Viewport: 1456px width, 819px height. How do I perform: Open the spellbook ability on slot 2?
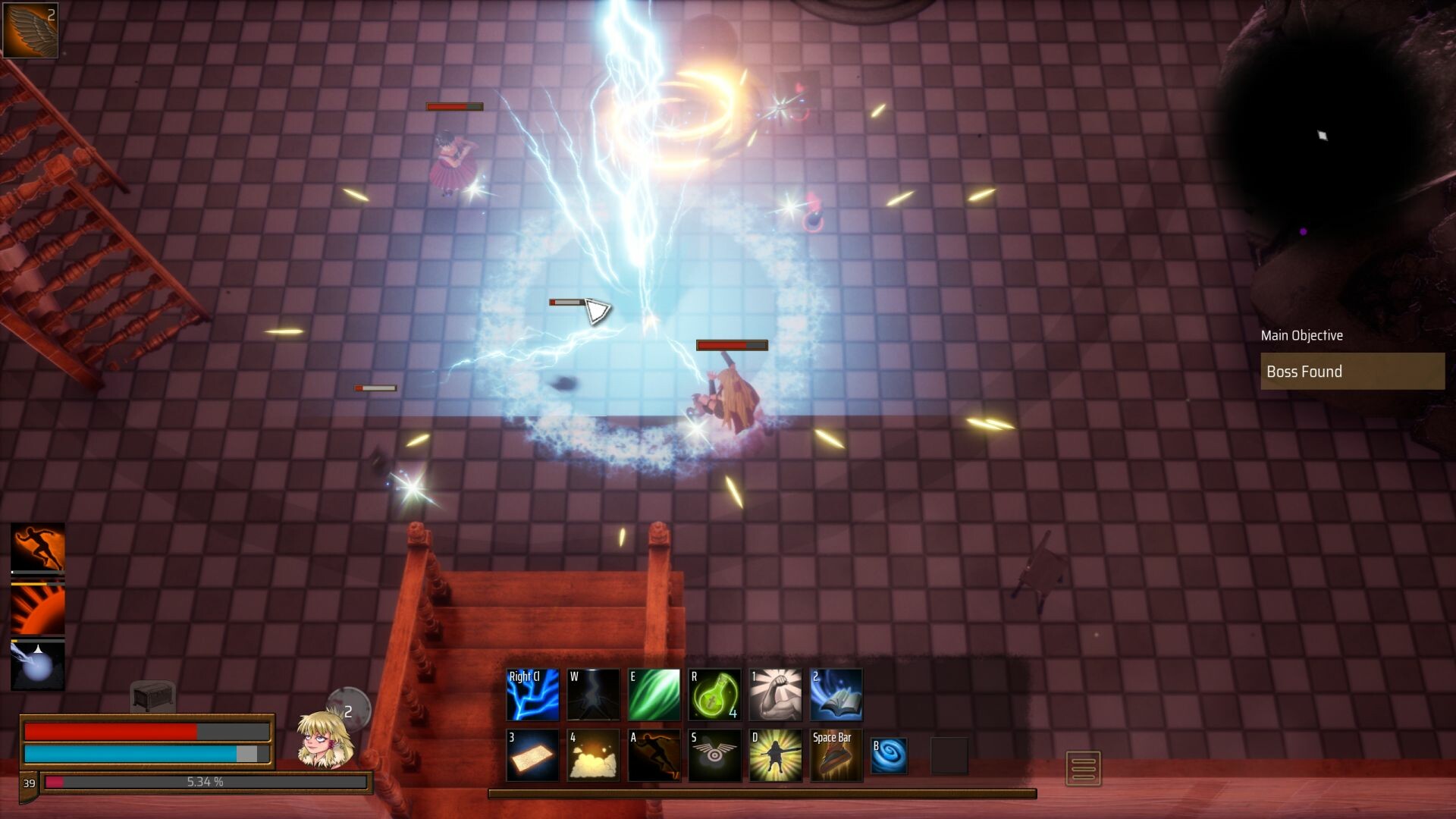(x=836, y=694)
